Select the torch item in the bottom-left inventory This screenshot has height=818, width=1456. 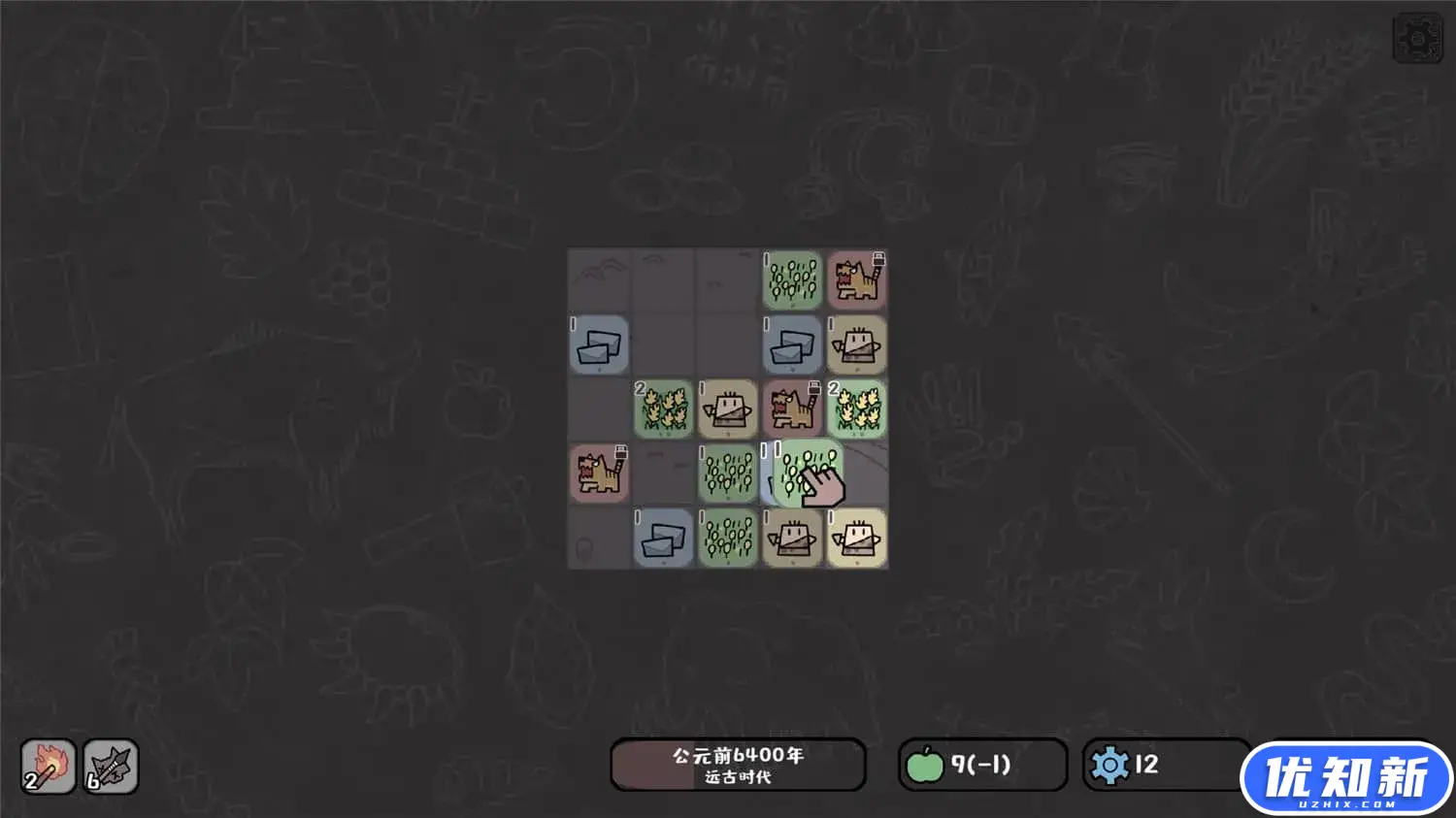point(48,767)
